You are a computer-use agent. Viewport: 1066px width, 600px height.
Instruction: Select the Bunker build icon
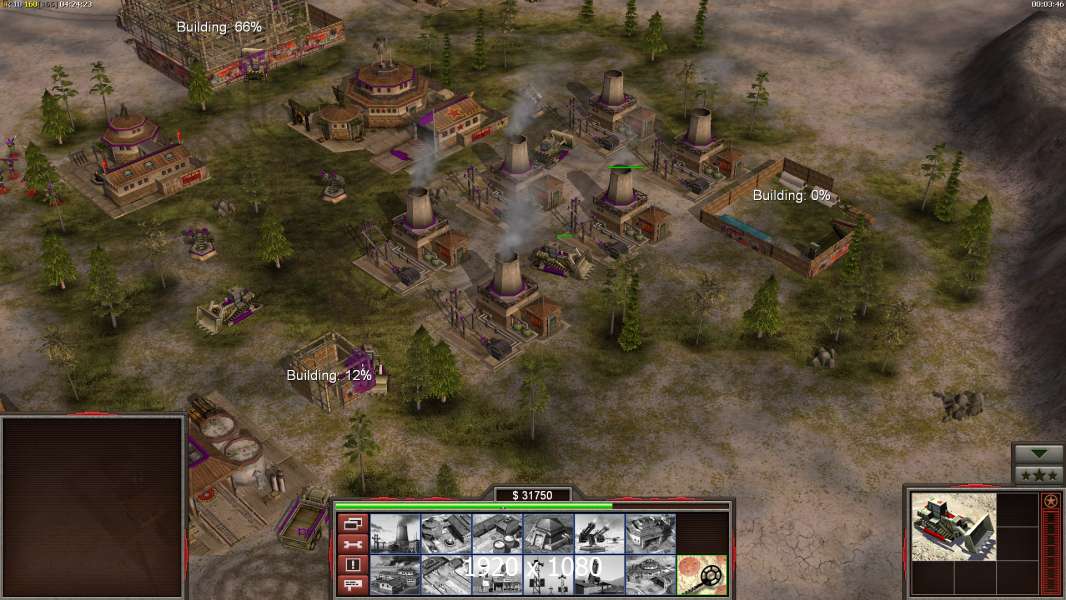[548, 534]
